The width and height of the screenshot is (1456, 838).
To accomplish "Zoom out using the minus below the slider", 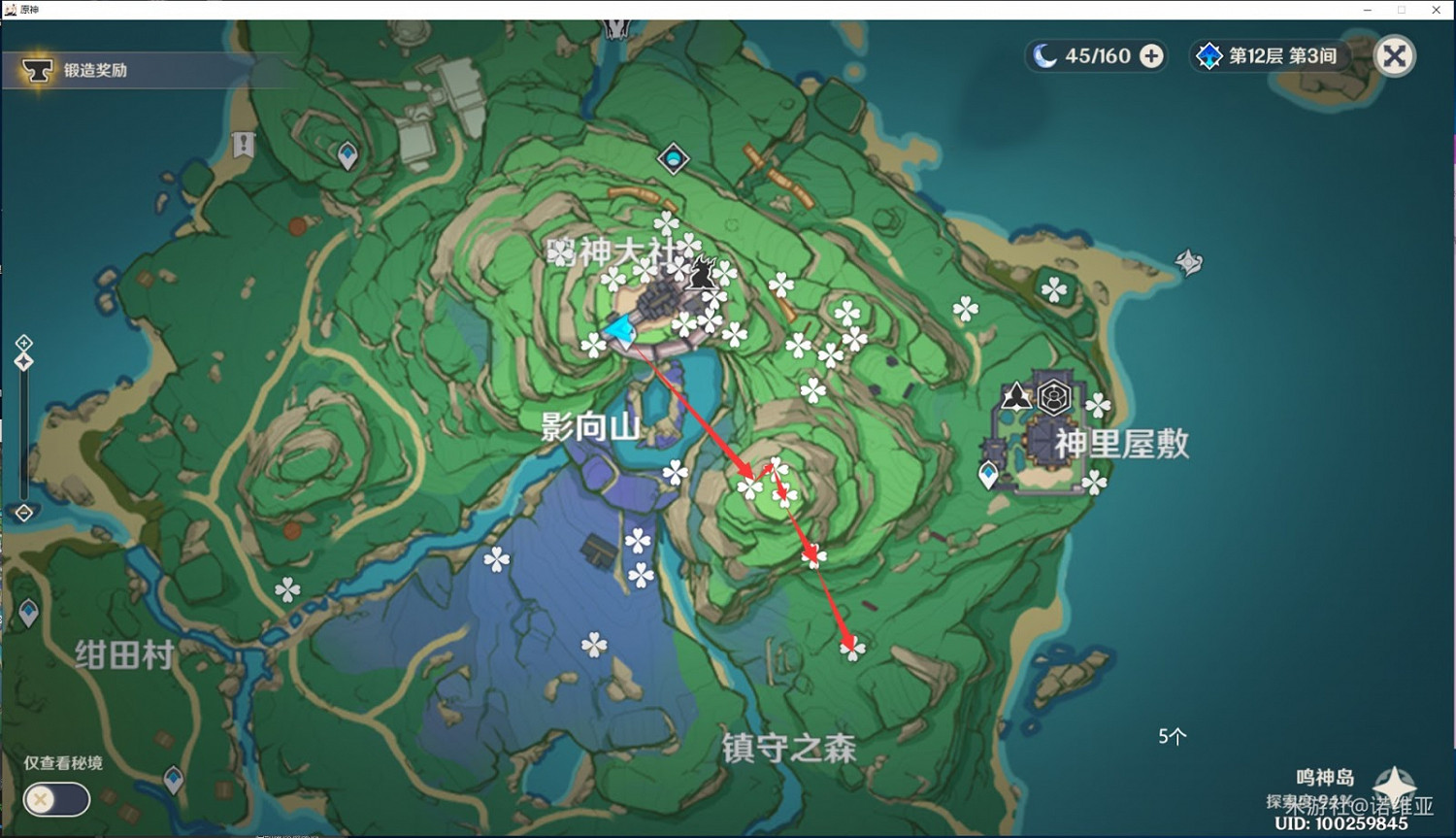I will (22, 513).
